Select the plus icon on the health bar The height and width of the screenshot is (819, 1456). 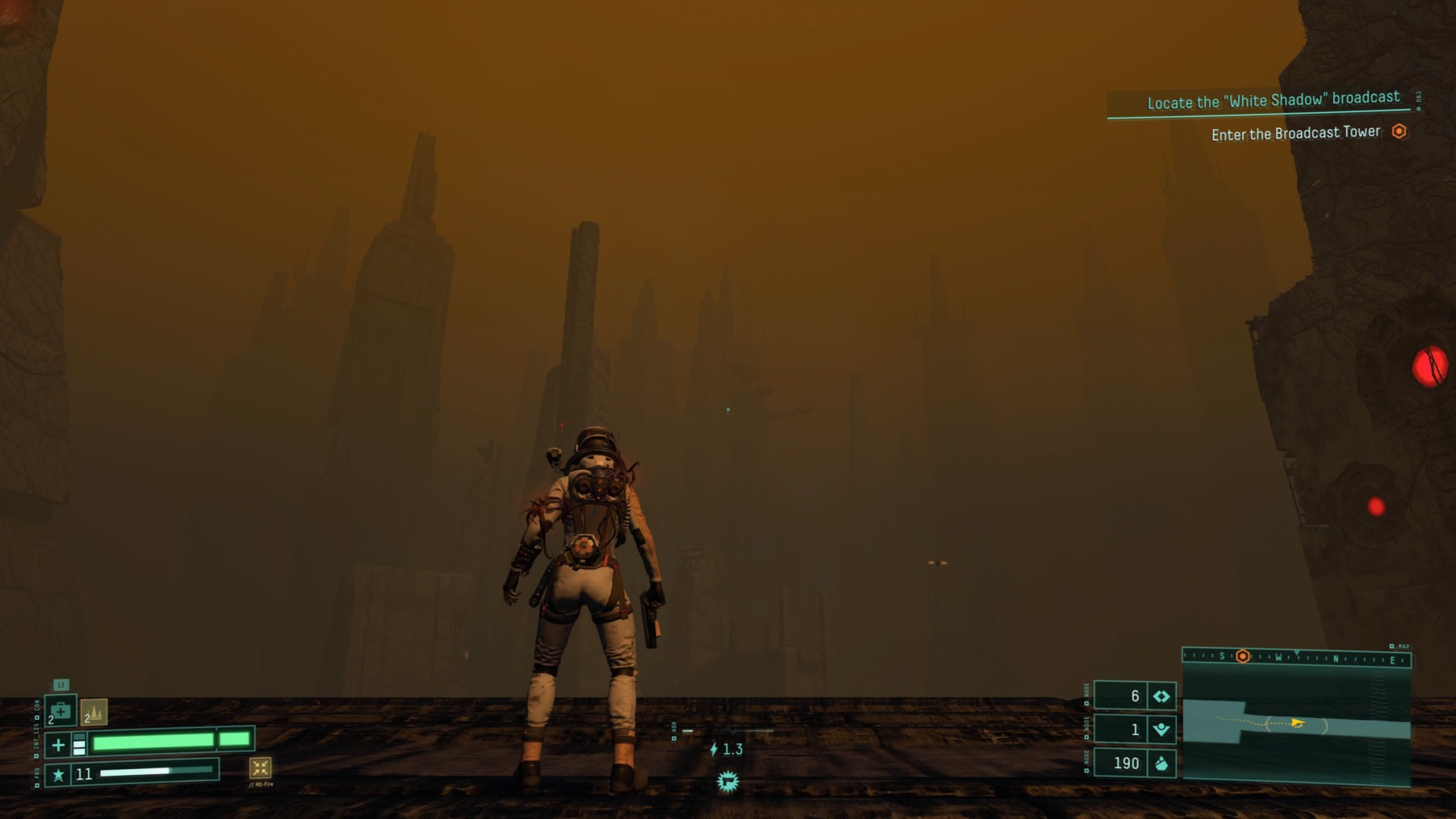coord(58,744)
